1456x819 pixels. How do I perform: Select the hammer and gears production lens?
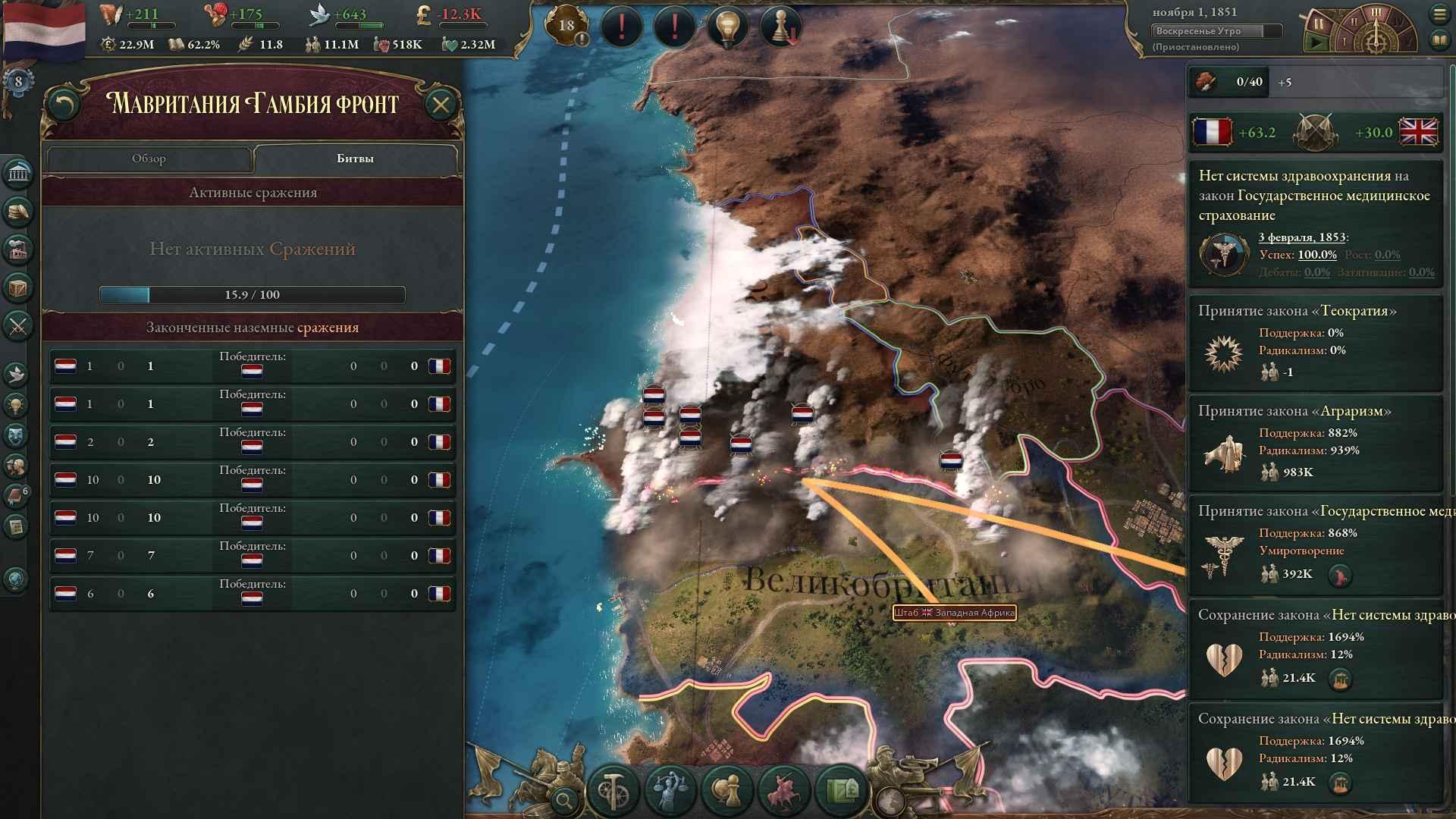(x=613, y=790)
